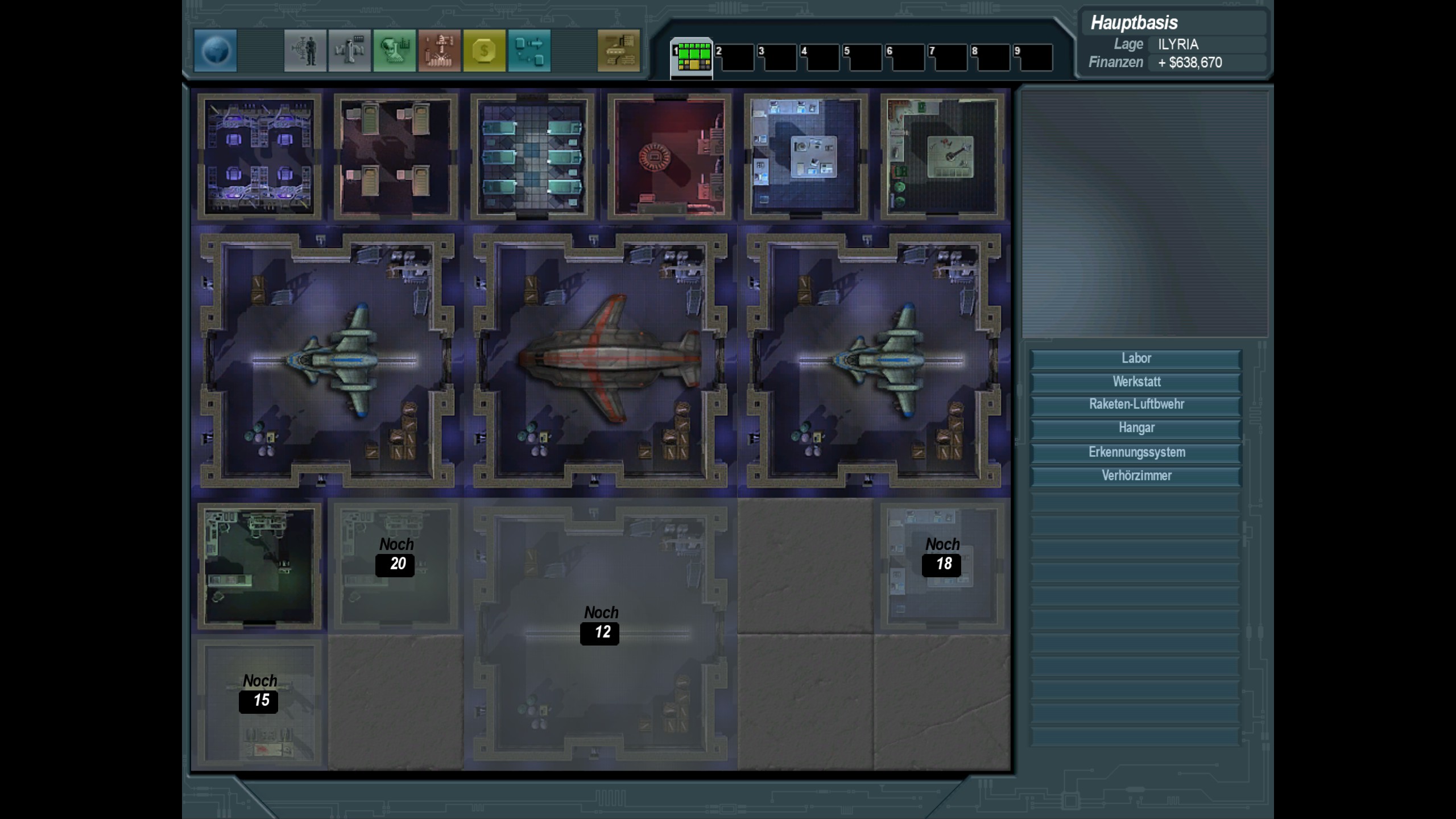Choose Labor from the build list
The image size is (1456, 819).
pyautogui.click(x=1136, y=358)
